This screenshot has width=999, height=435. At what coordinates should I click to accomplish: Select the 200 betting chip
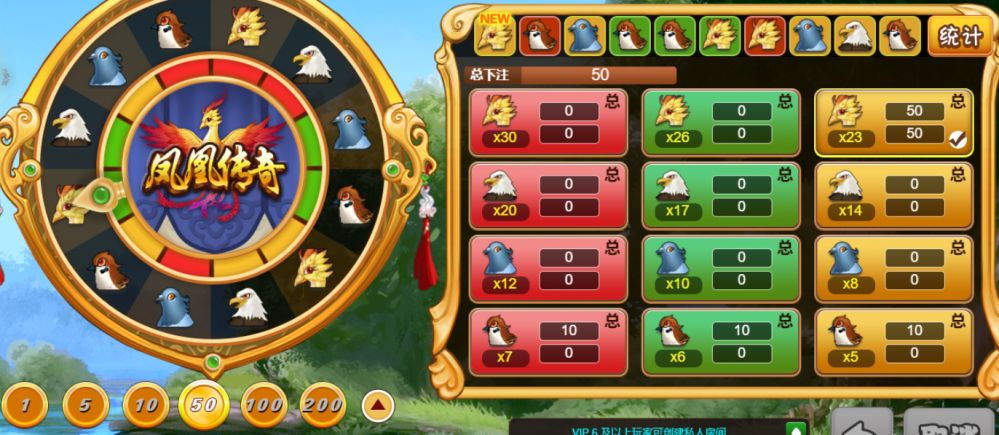coord(323,404)
